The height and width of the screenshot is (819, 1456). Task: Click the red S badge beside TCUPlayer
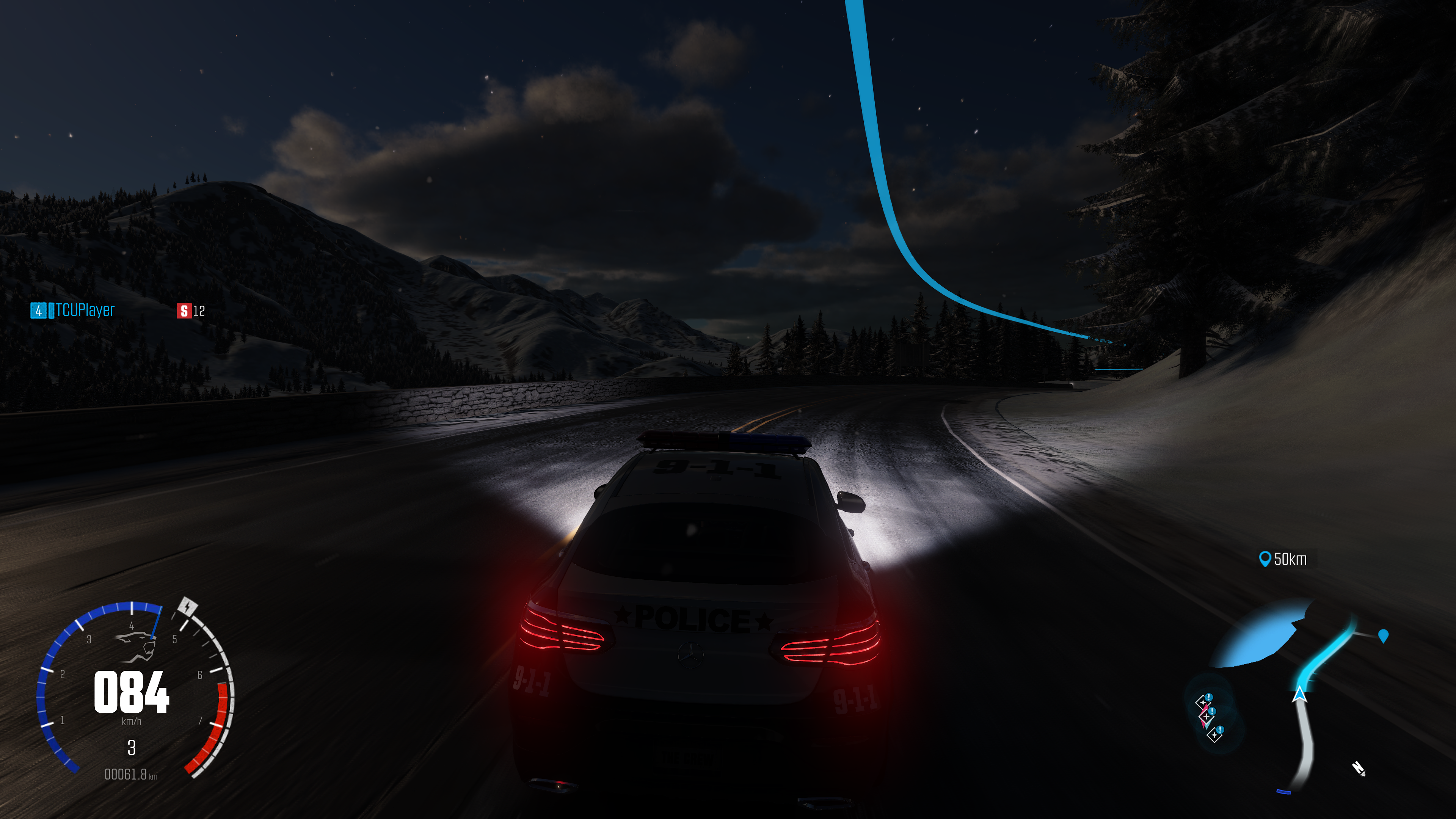184,311
